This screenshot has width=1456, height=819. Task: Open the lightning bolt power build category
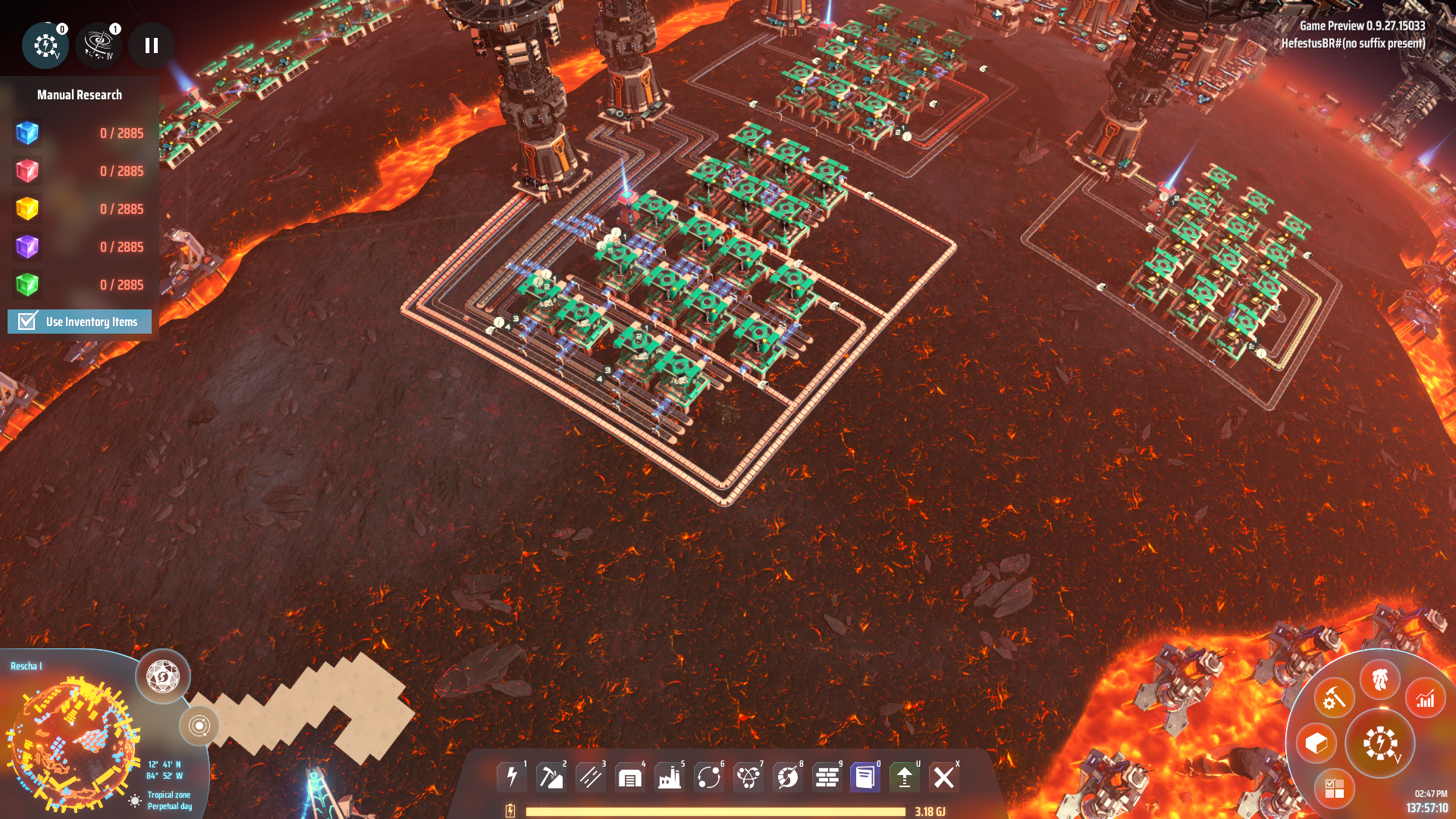pyautogui.click(x=512, y=777)
